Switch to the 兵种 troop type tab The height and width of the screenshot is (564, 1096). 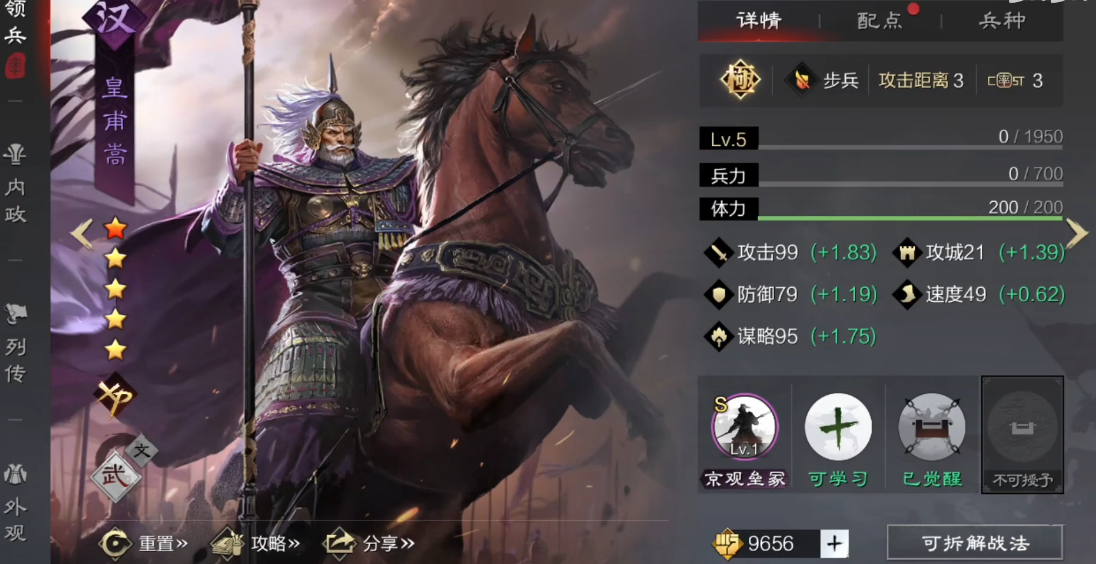[x=1001, y=21]
